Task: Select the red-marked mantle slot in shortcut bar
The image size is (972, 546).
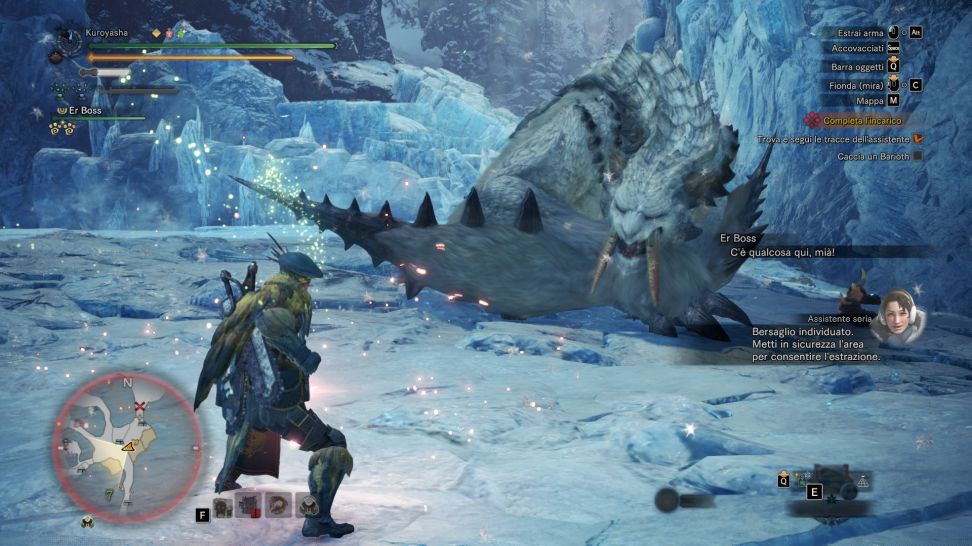Action: pyautogui.click(x=248, y=506)
